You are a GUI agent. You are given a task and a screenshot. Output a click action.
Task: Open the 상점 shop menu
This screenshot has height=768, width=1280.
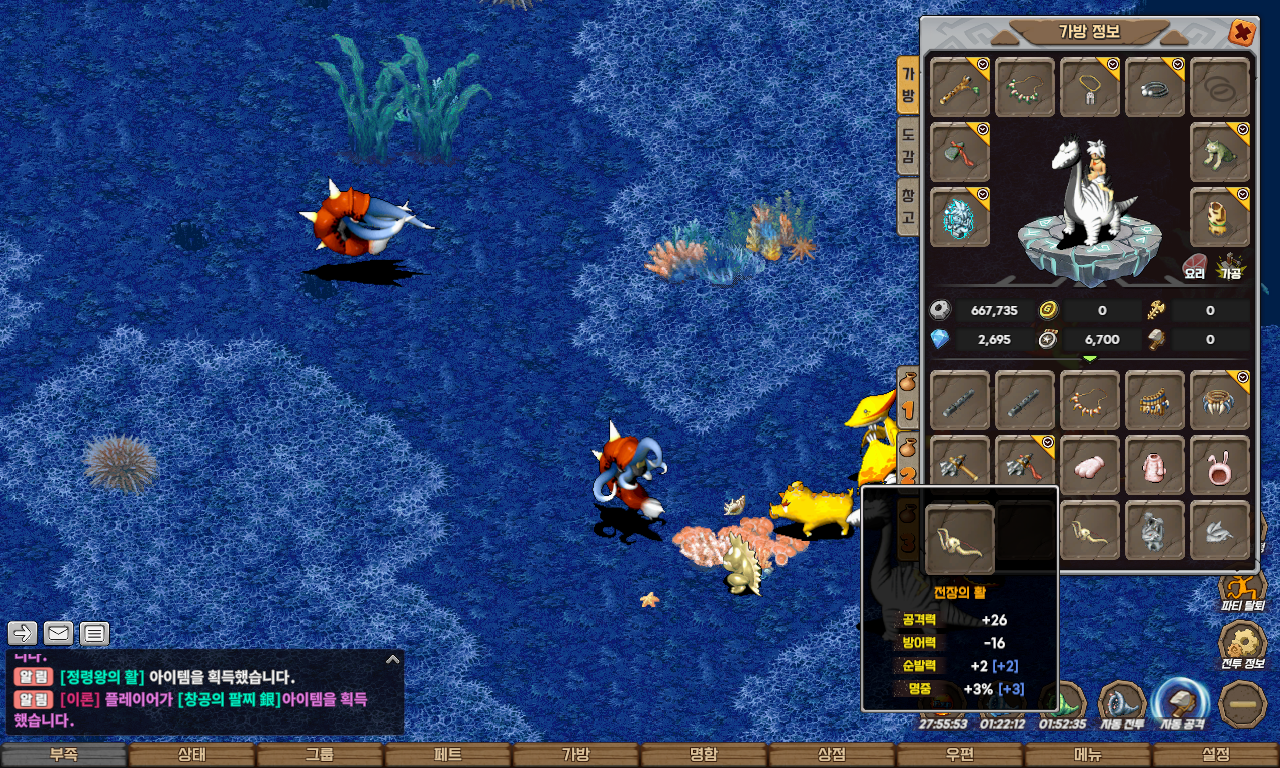[x=832, y=755]
